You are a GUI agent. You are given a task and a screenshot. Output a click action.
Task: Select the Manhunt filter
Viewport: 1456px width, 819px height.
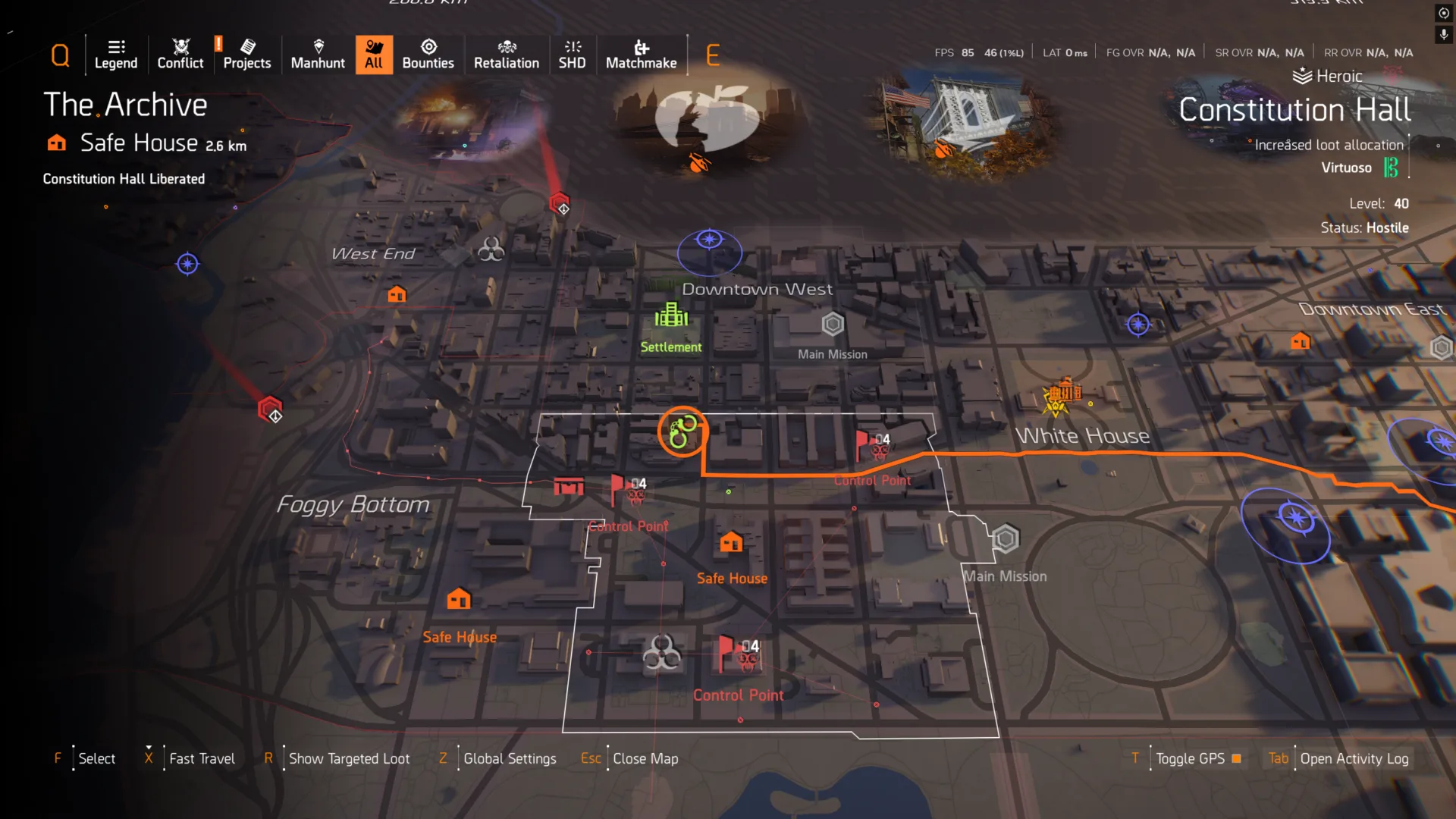pos(318,55)
